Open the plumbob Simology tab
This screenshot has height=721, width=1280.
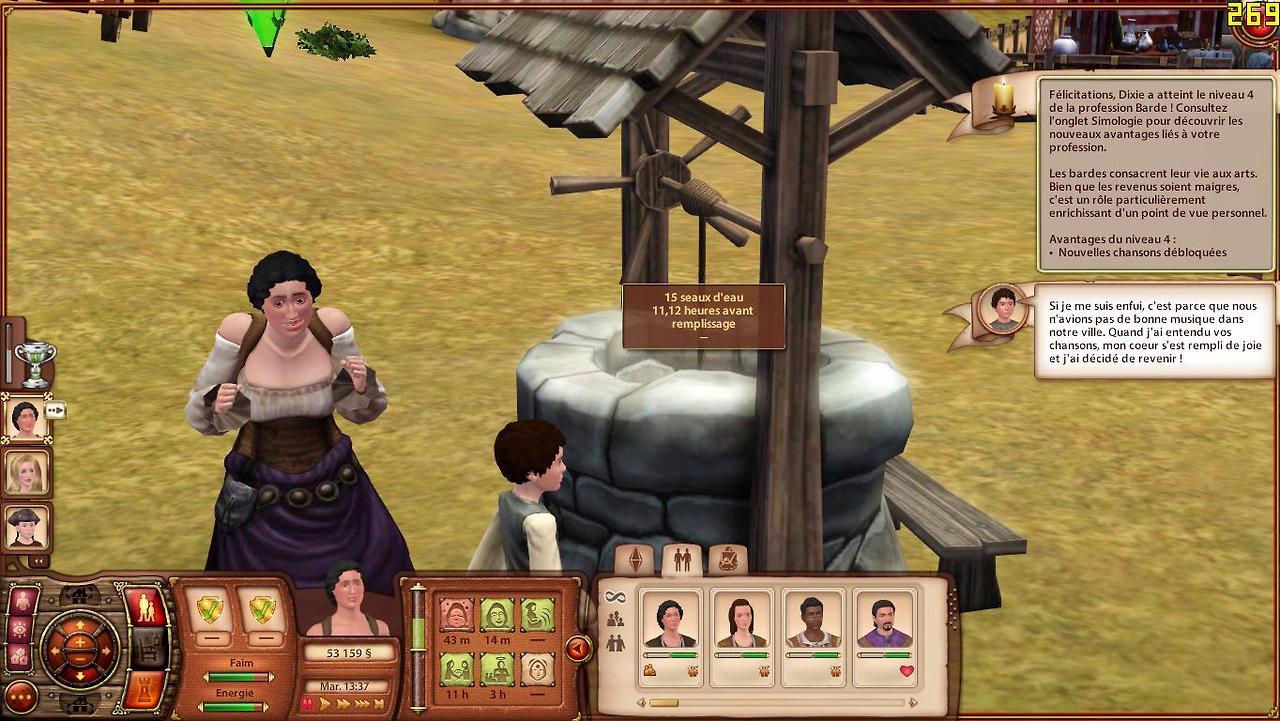[x=635, y=560]
